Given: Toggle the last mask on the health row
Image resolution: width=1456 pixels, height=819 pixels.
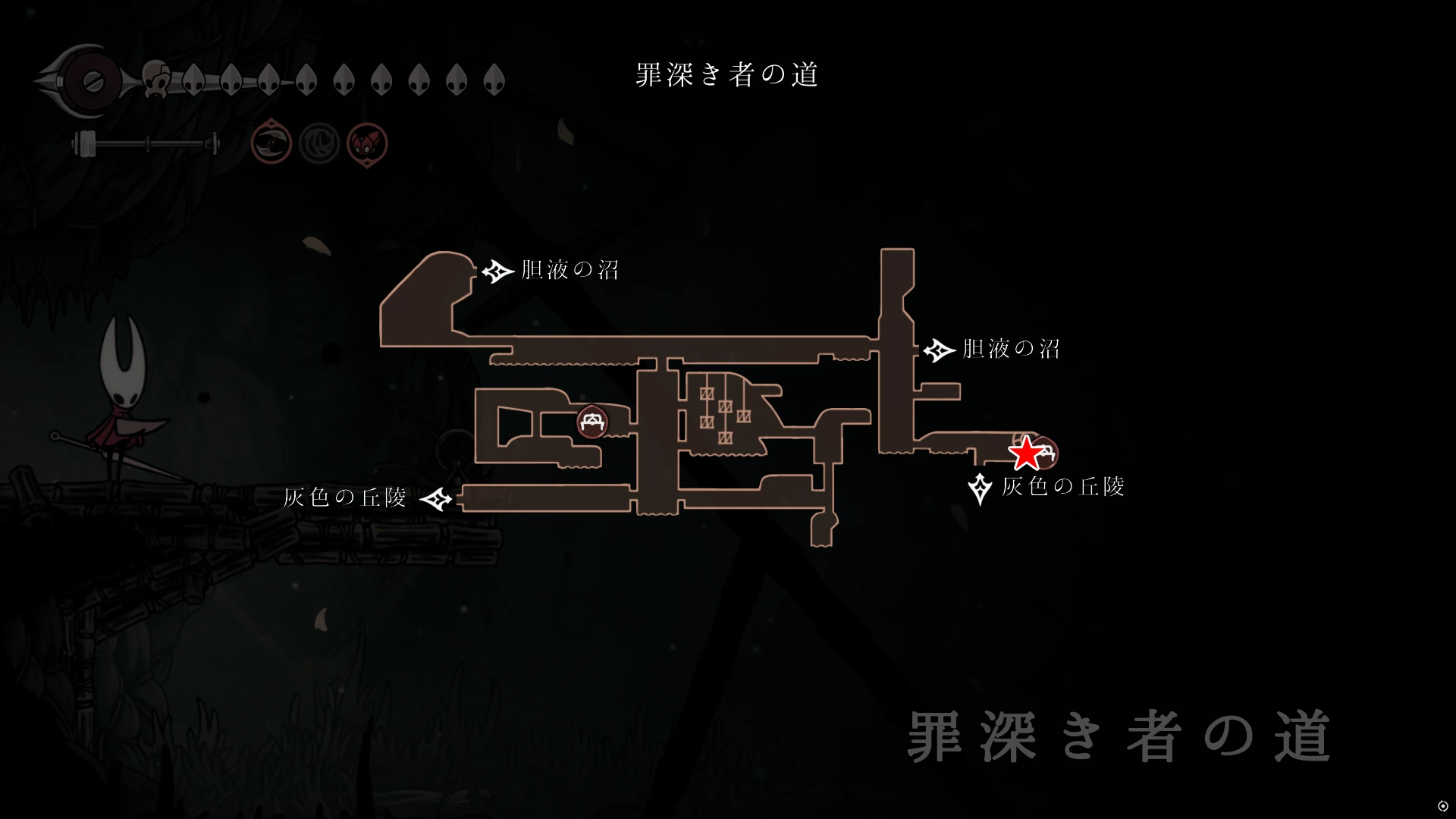Looking at the screenshot, I should [494, 80].
